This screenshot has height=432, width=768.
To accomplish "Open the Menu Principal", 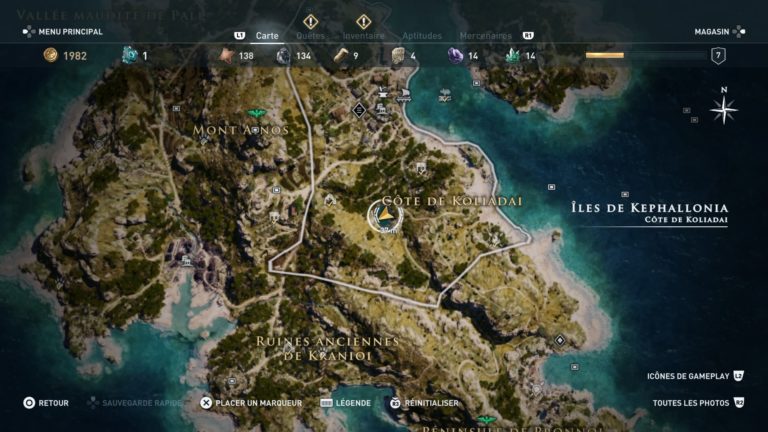I will [62, 32].
